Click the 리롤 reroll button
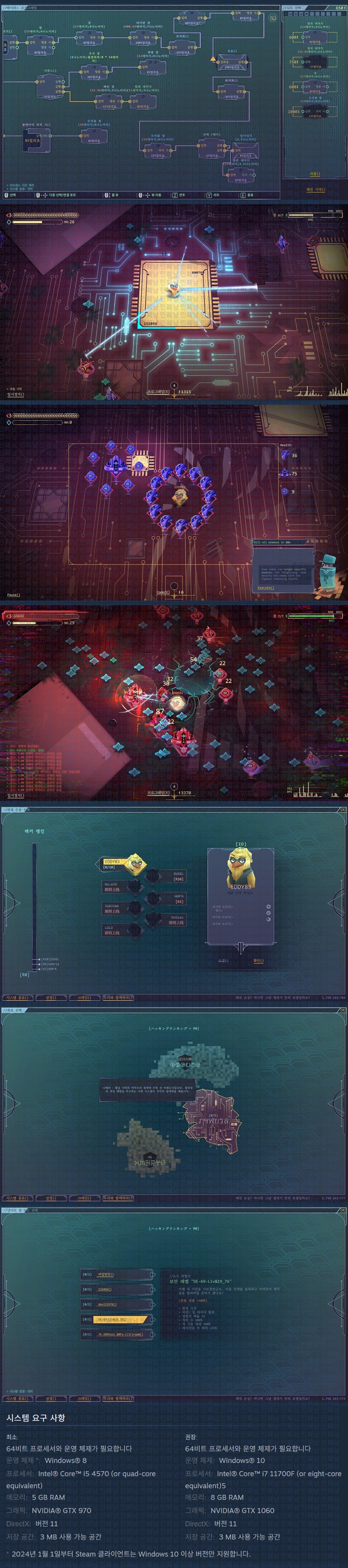348x1568 pixels. click(x=314, y=173)
